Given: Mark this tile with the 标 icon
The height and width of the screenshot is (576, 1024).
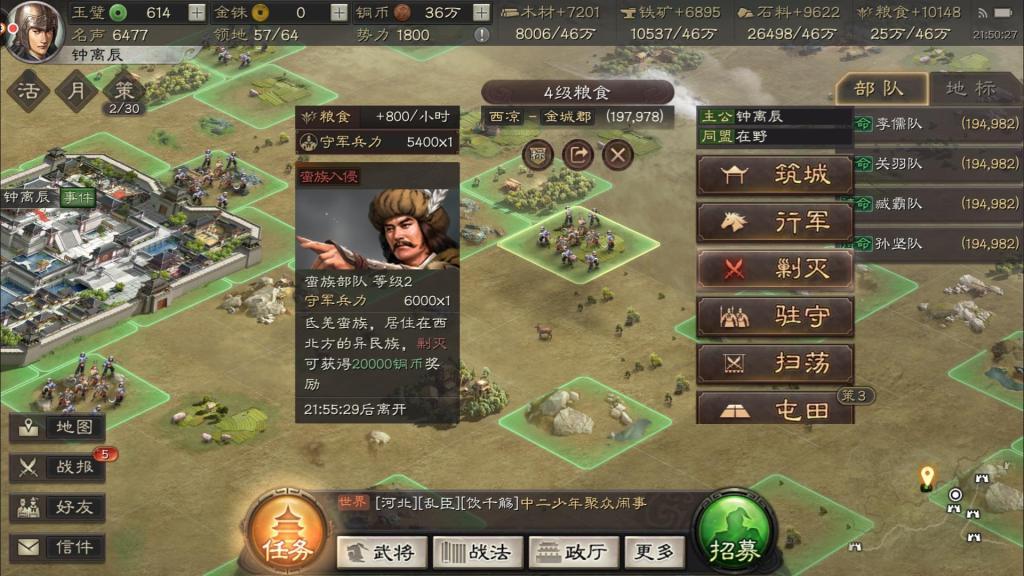Looking at the screenshot, I should tap(538, 155).
